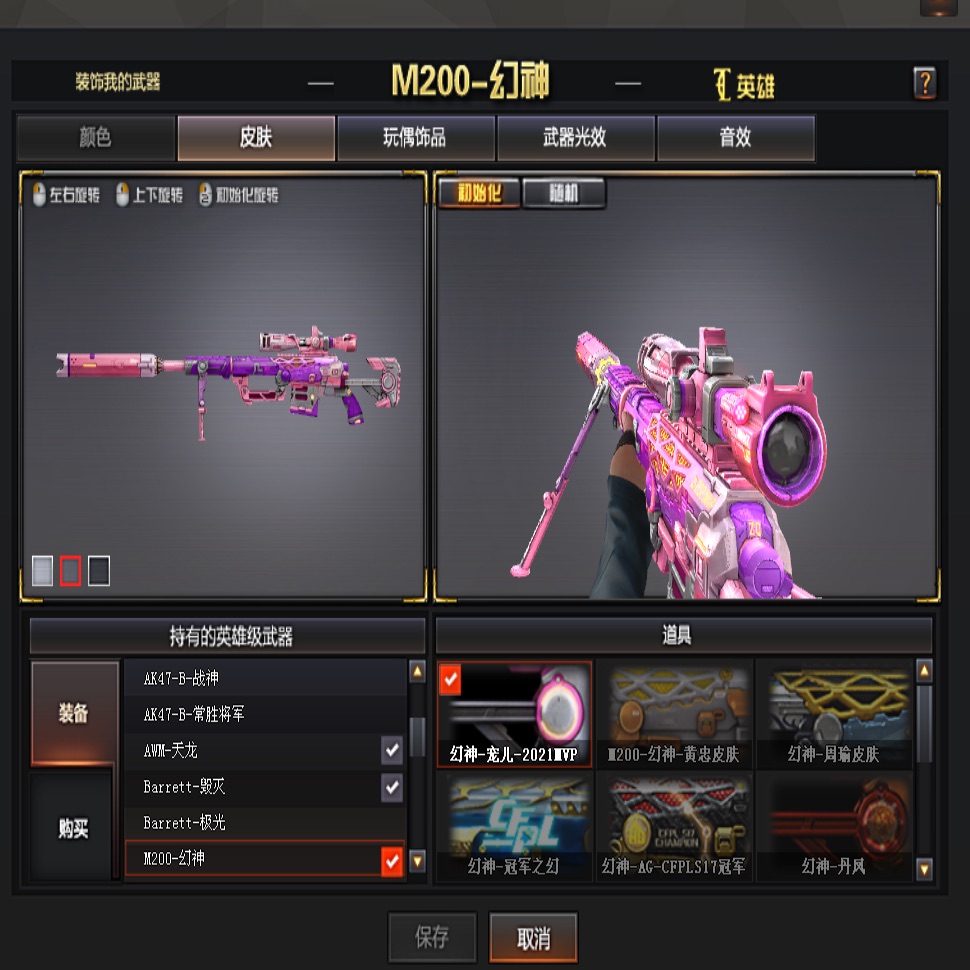Image resolution: width=970 pixels, height=970 pixels.
Task: Select the 装备 side tab
Action: coord(74,713)
